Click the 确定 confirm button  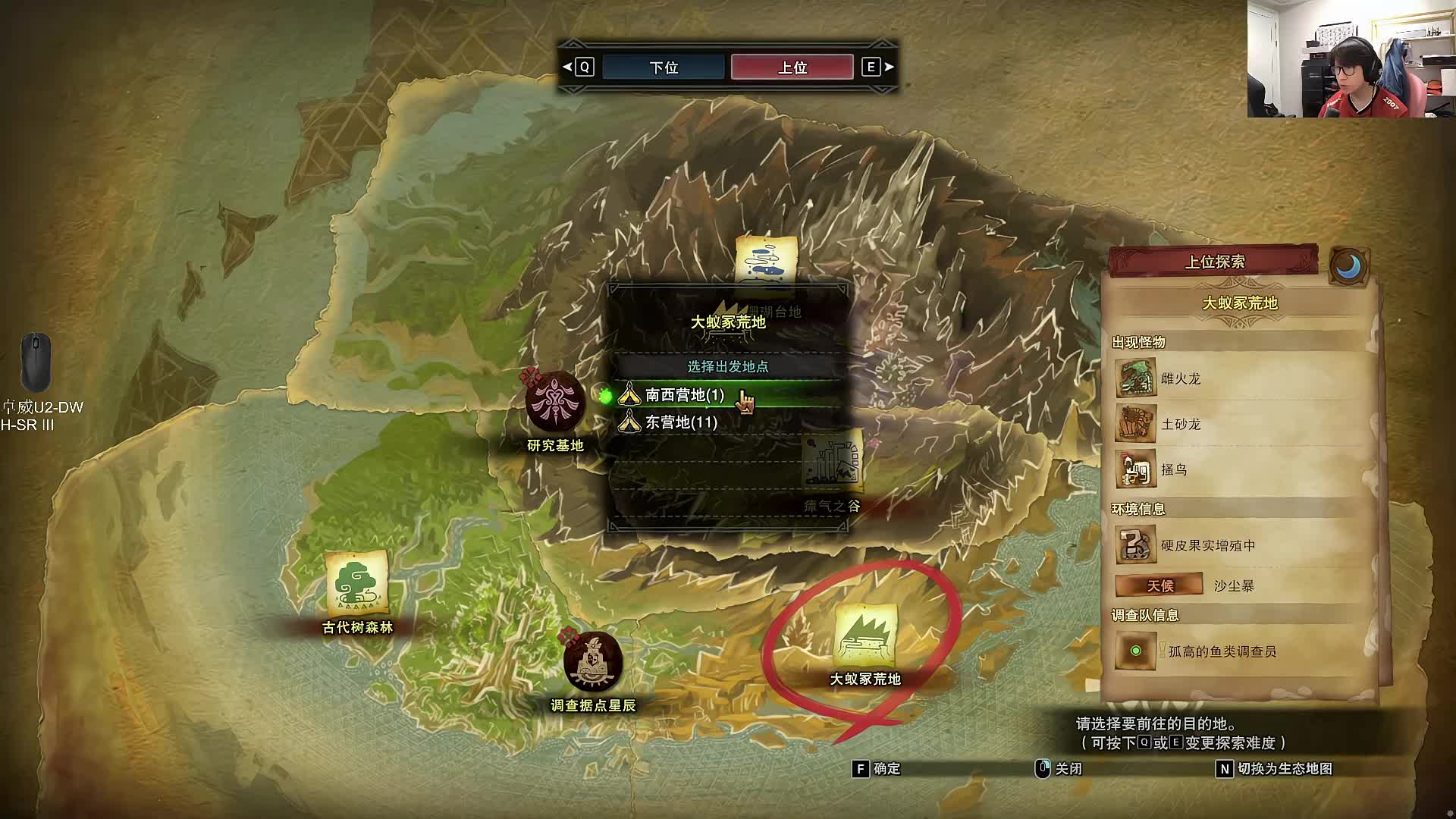pos(878,769)
